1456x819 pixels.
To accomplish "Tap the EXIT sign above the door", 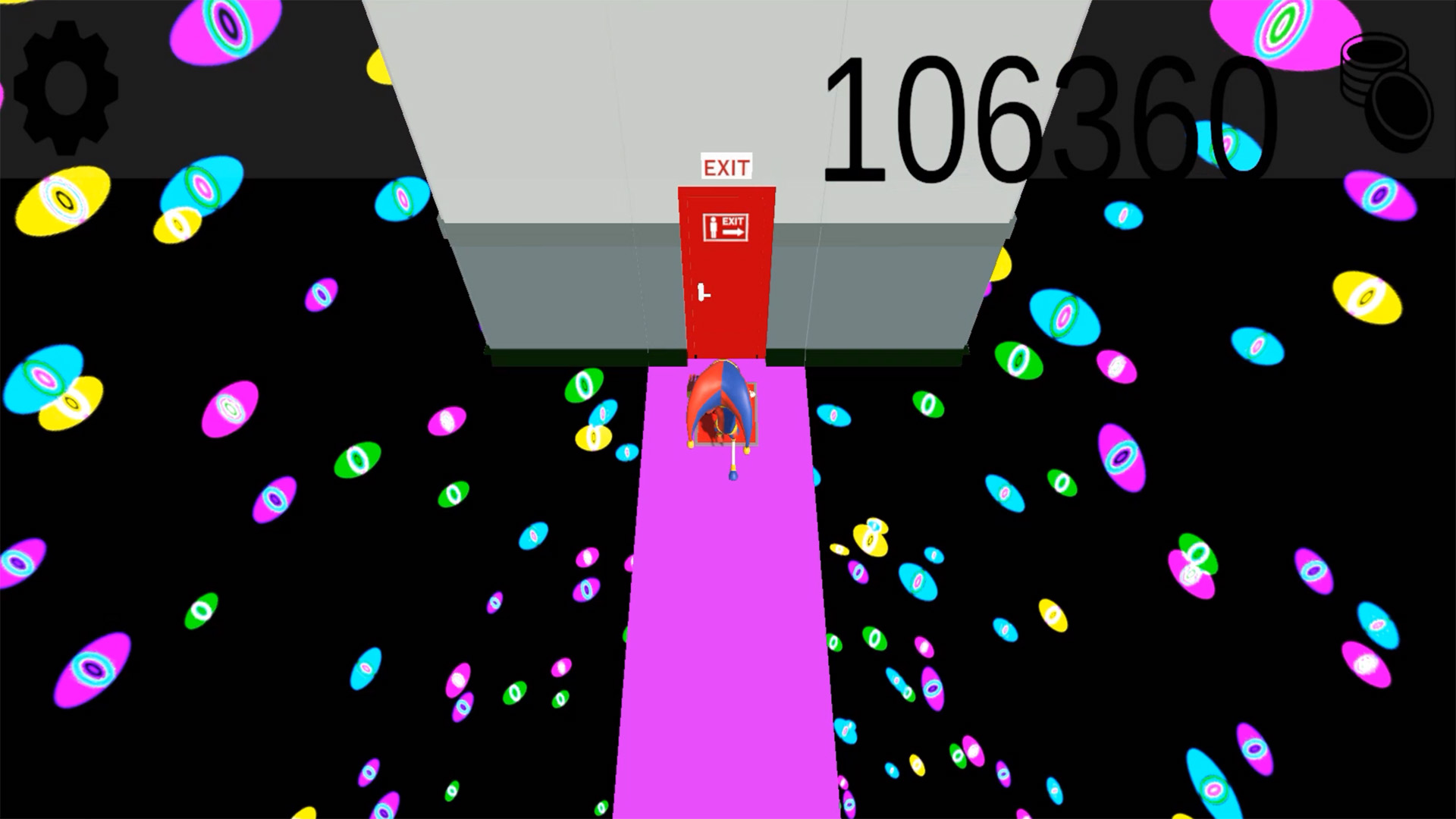I will (x=726, y=167).
